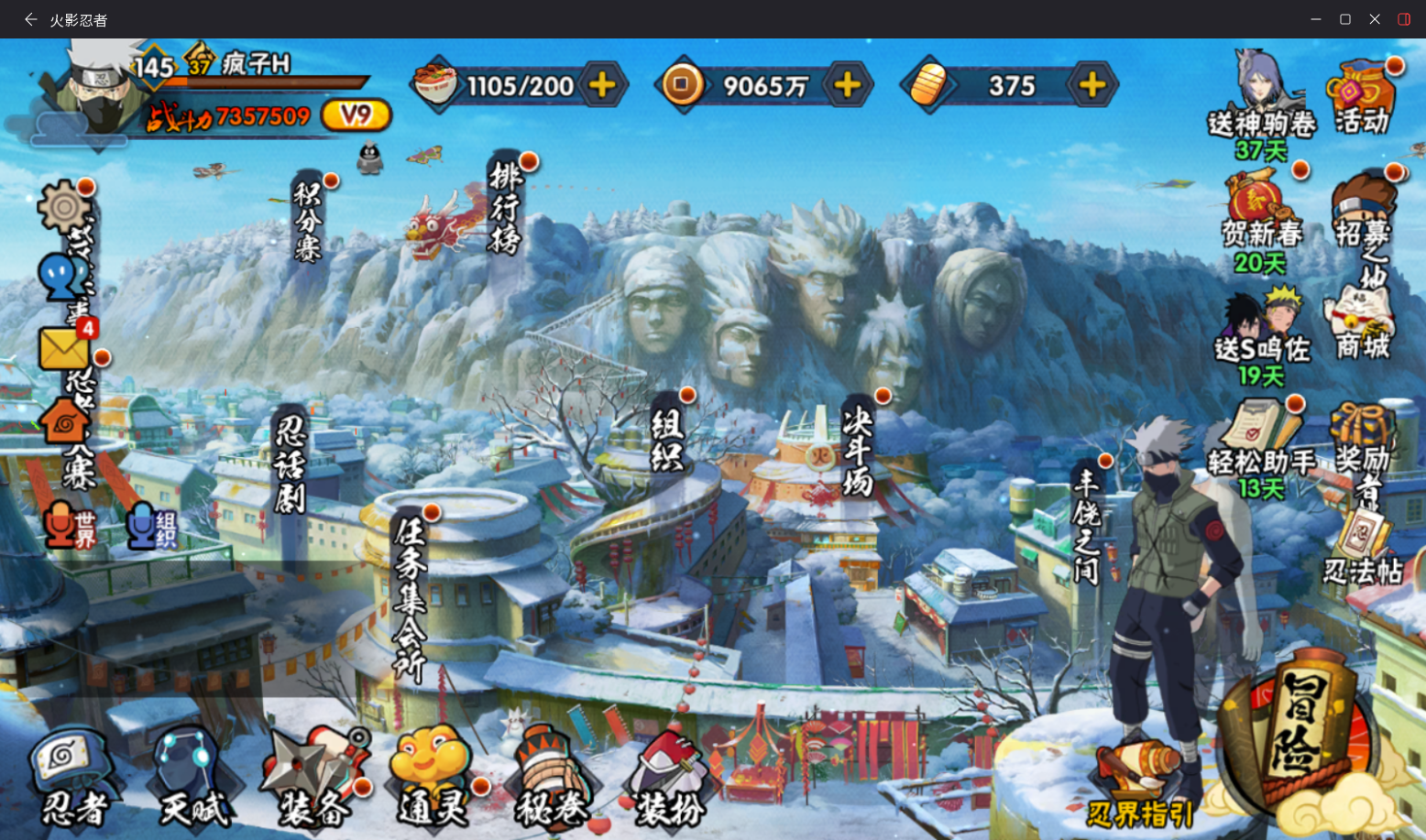Add gold ingots using the plus button
1426x840 pixels.
[x=1092, y=86]
